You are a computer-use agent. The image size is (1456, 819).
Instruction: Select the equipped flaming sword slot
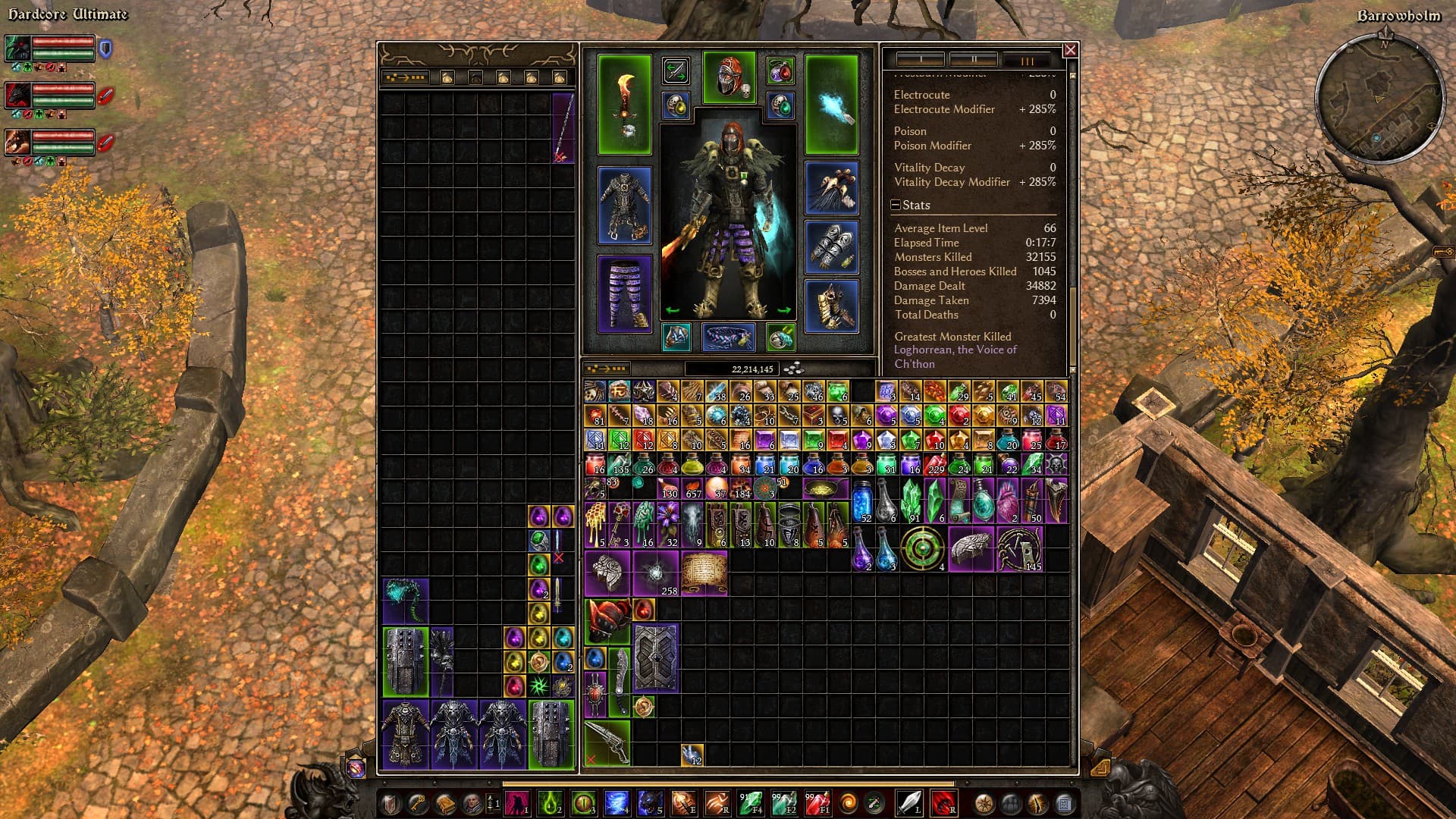624,105
